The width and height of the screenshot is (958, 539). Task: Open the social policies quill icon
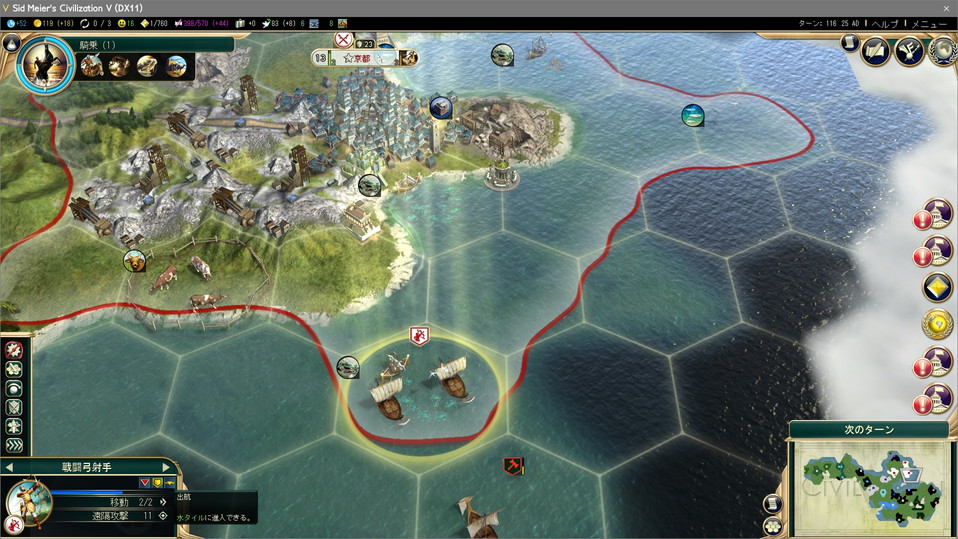[876, 50]
